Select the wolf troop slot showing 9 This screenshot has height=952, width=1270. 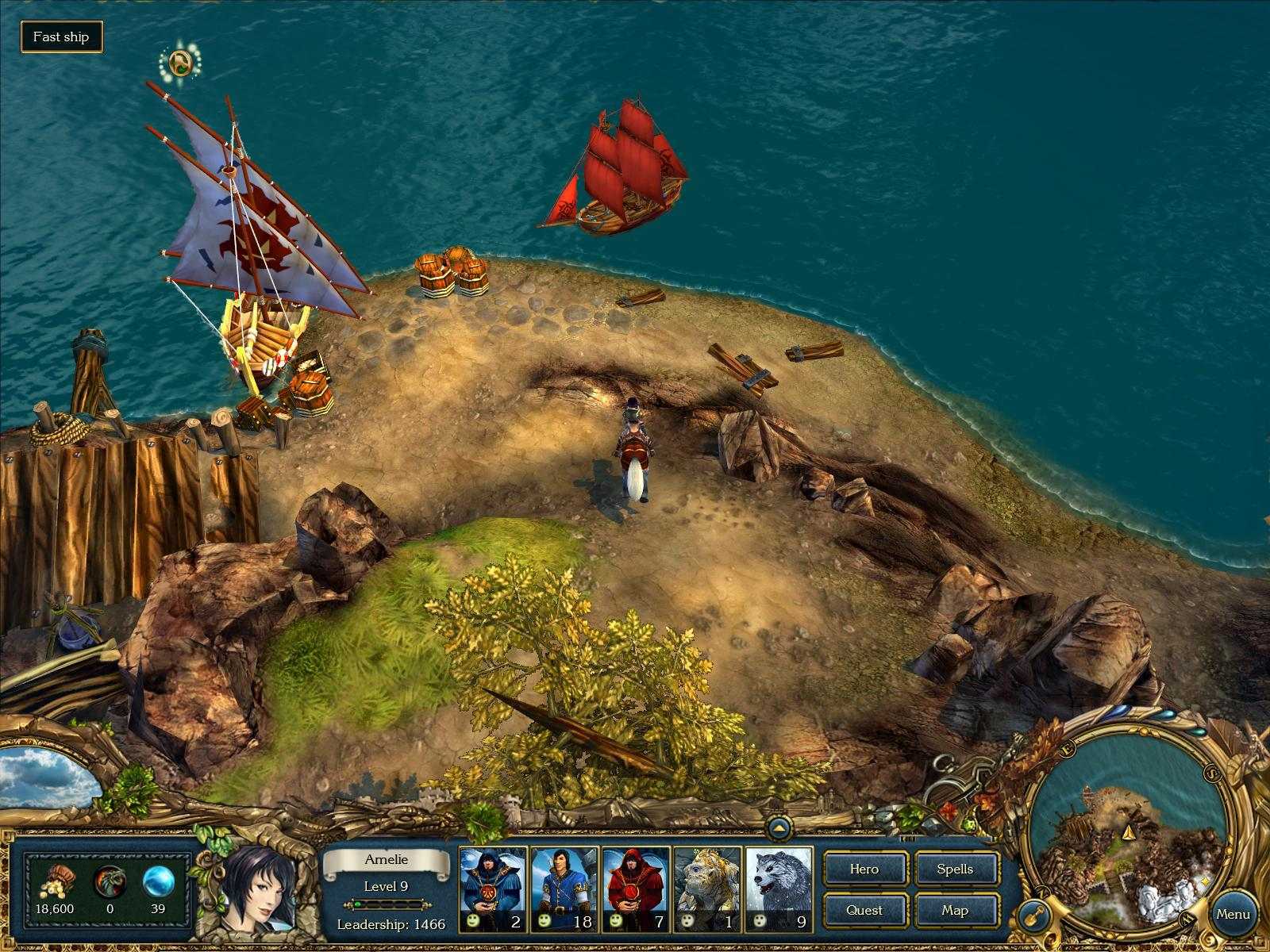click(x=778, y=889)
